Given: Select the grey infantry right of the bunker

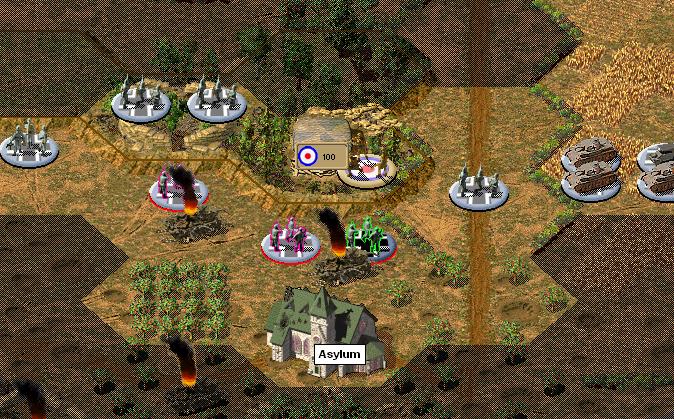Looking at the screenshot, I should tap(478, 187).
